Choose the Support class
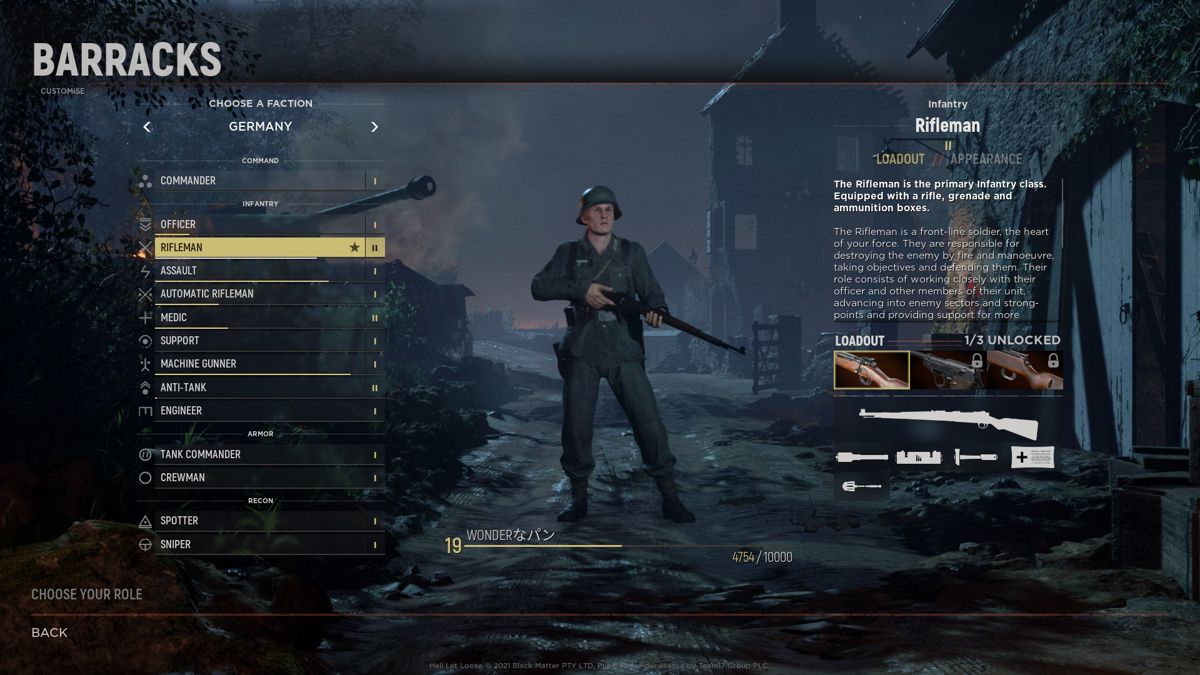1200x675 pixels. click(260, 341)
